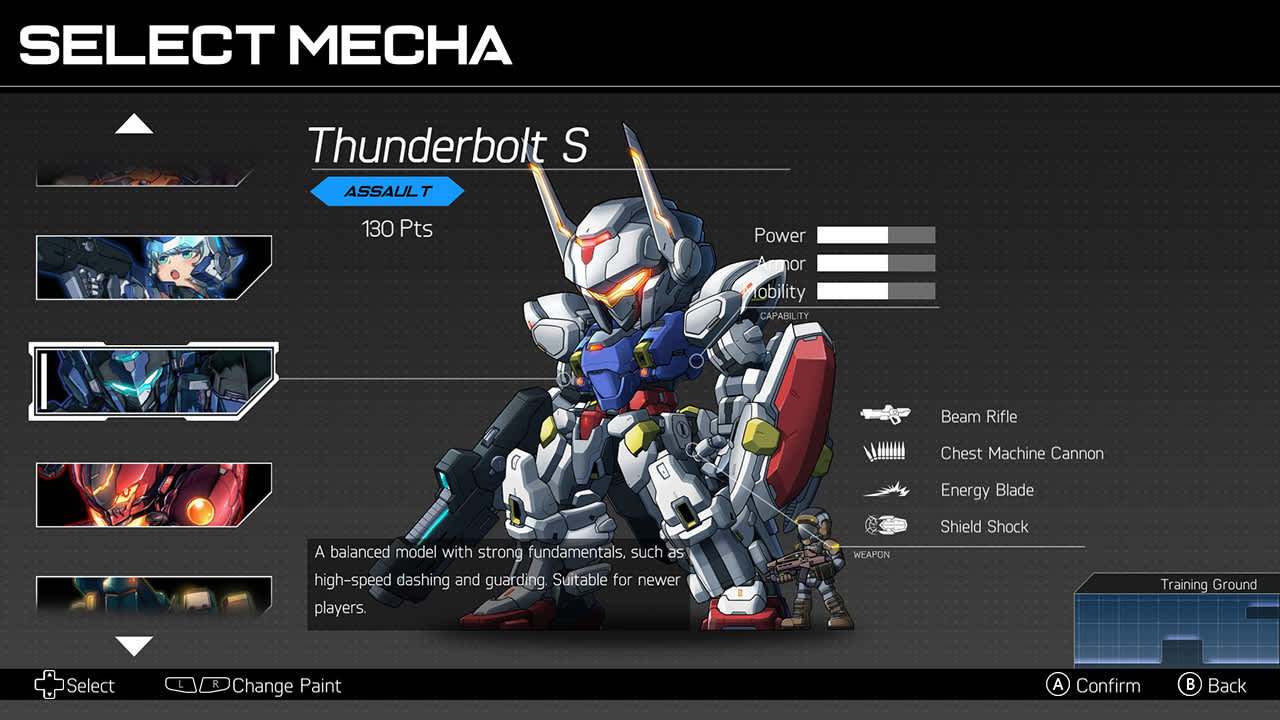Screen dimensions: 1280x720
Task: Click the circled B Back icon
Action: tap(1189, 685)
